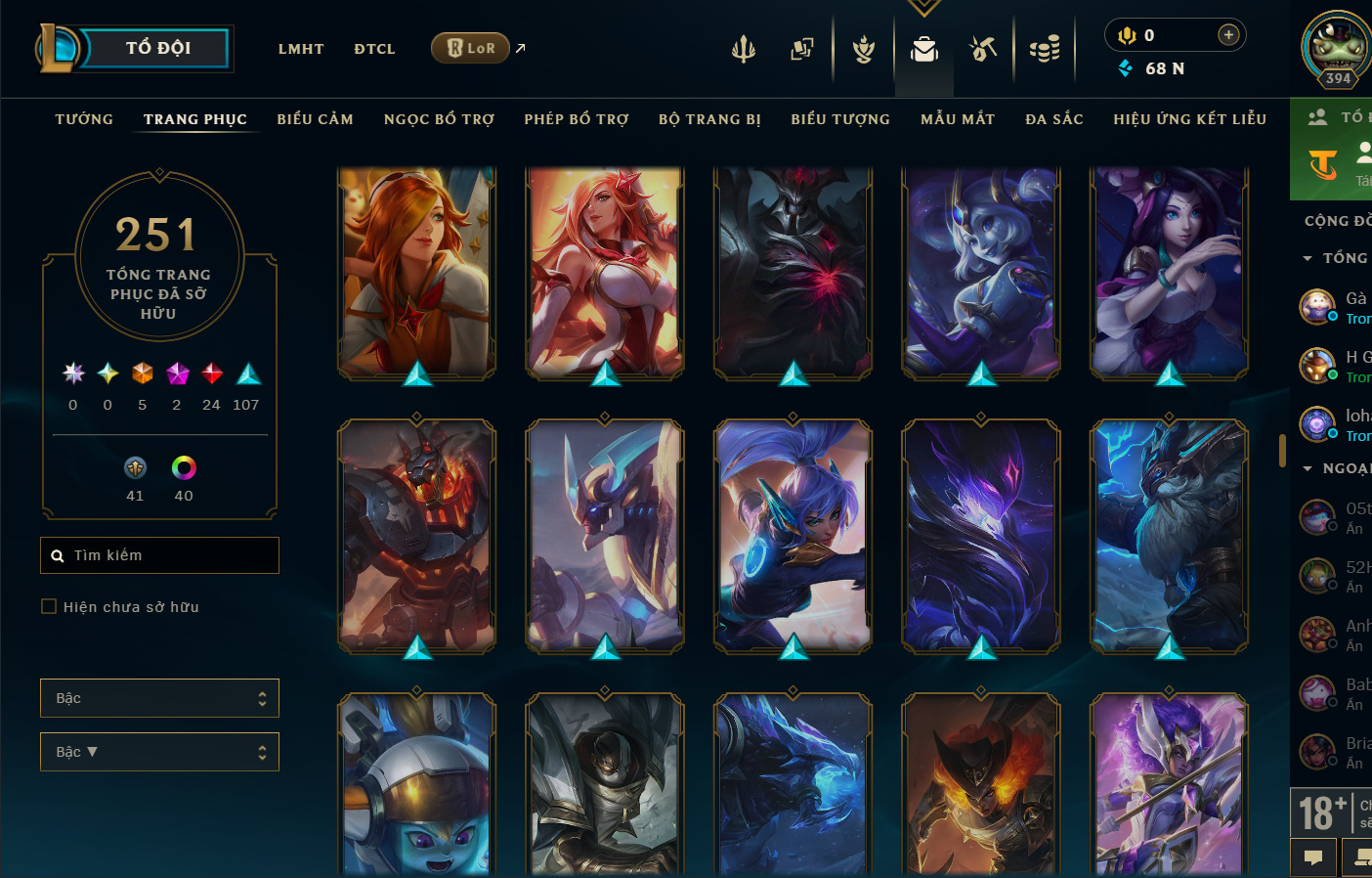Open the LoR launcher link

471,48
